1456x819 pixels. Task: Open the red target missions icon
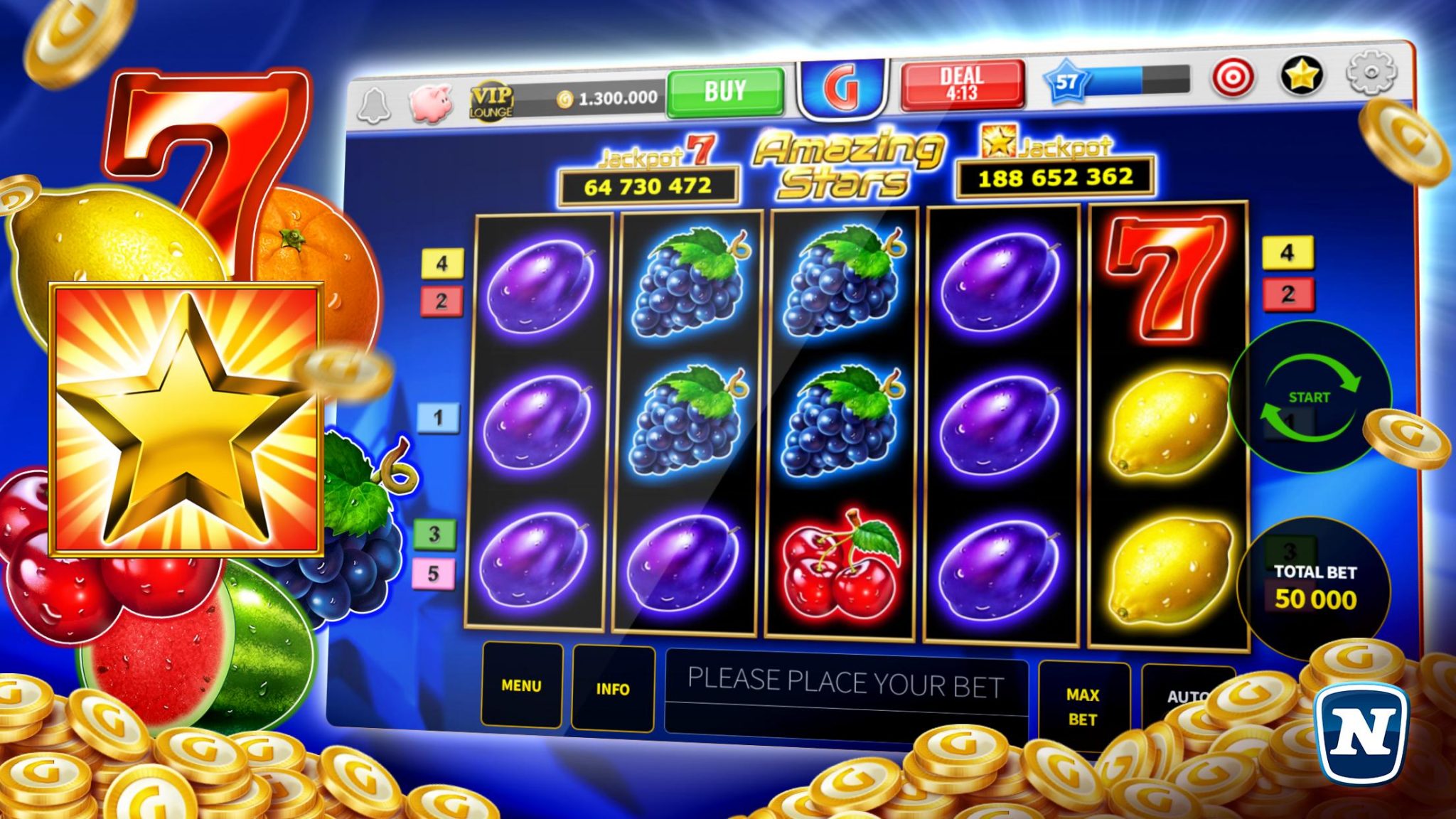click(x=1233, y=77)
